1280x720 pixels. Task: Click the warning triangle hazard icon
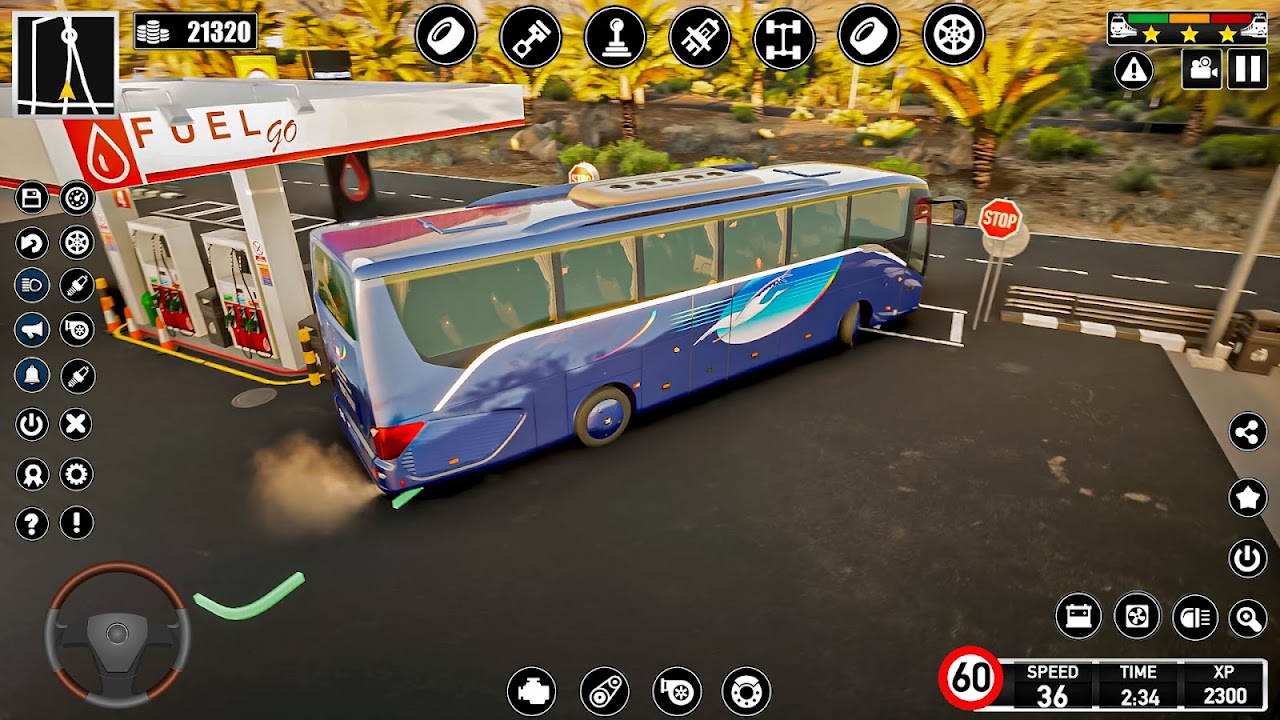(x=1134, y=69)
